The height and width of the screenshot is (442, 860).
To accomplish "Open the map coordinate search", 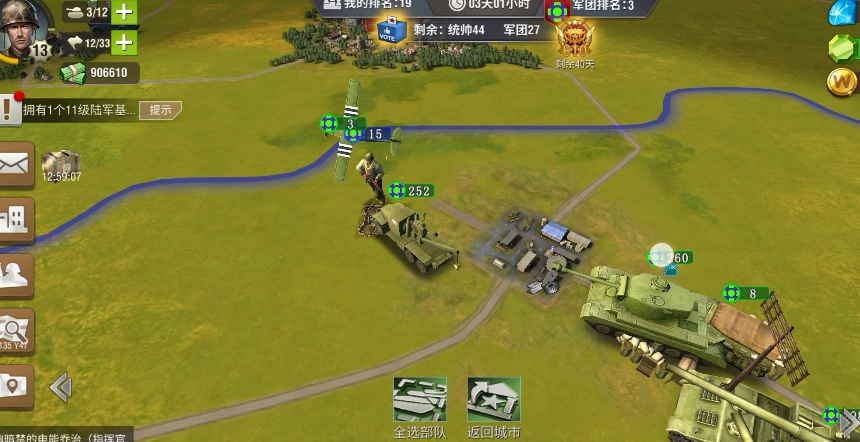I will click(15, 330).
